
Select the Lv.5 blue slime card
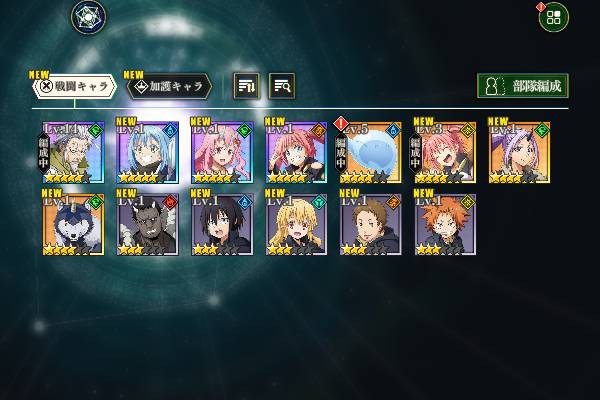coord(371,152)
